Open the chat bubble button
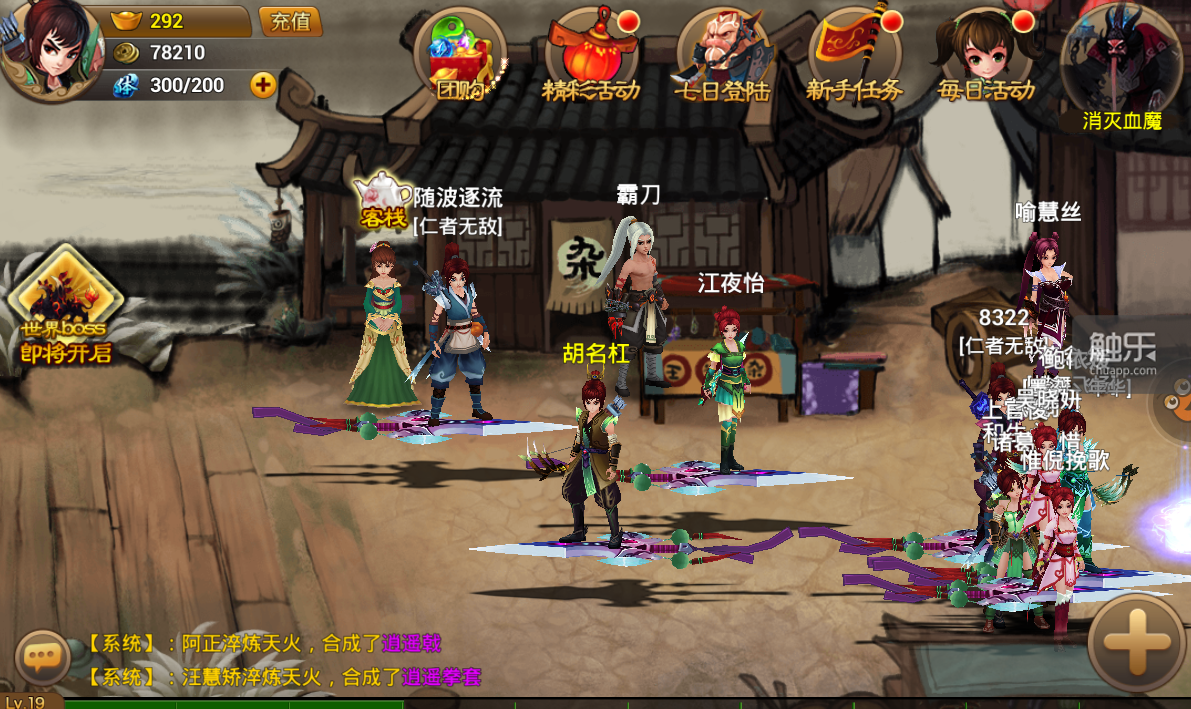 tap(42, 657)
